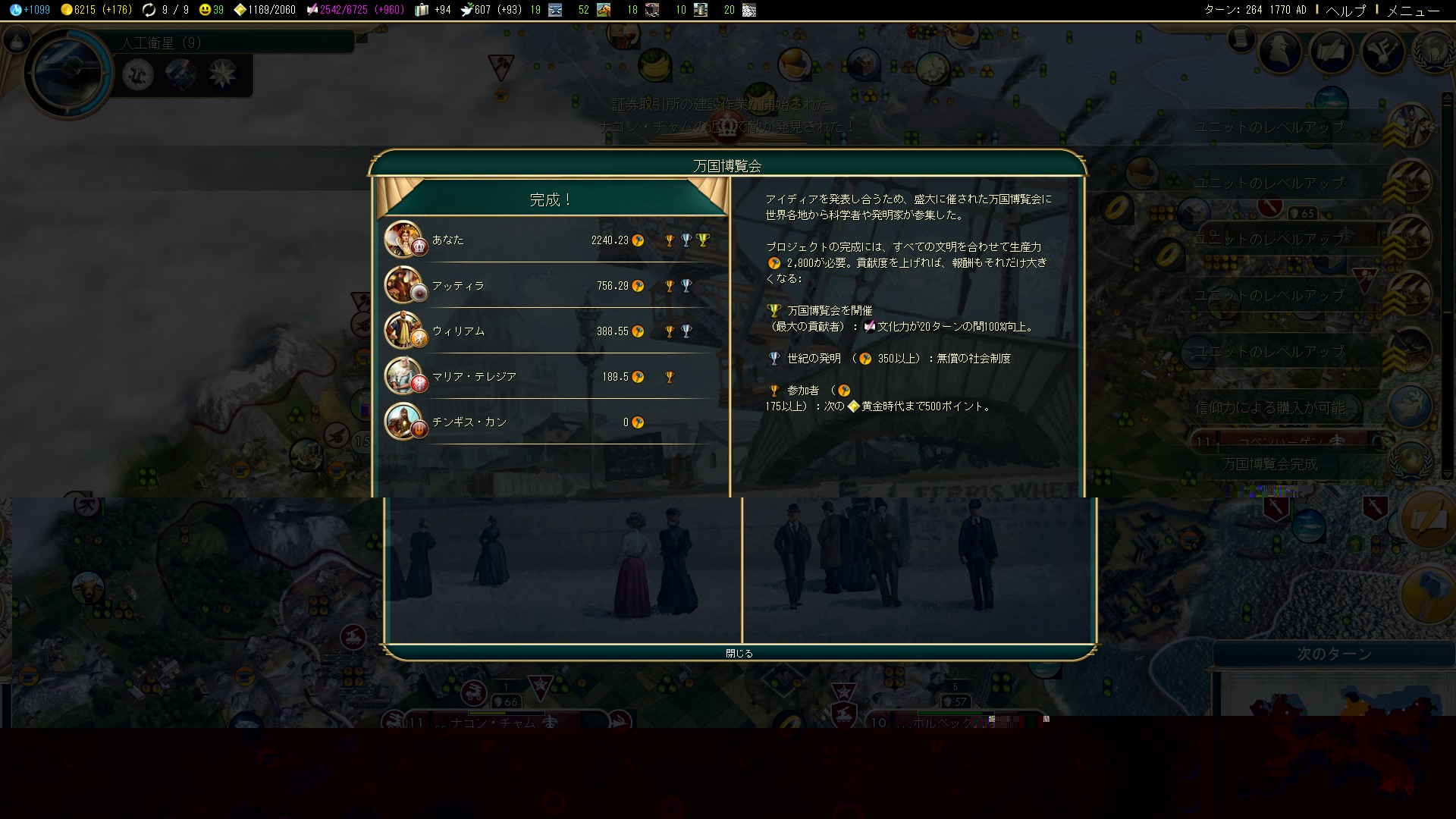Open the faith purchase dove notification
This screenshot has width=1456, height=819.
coord(1410,406)
